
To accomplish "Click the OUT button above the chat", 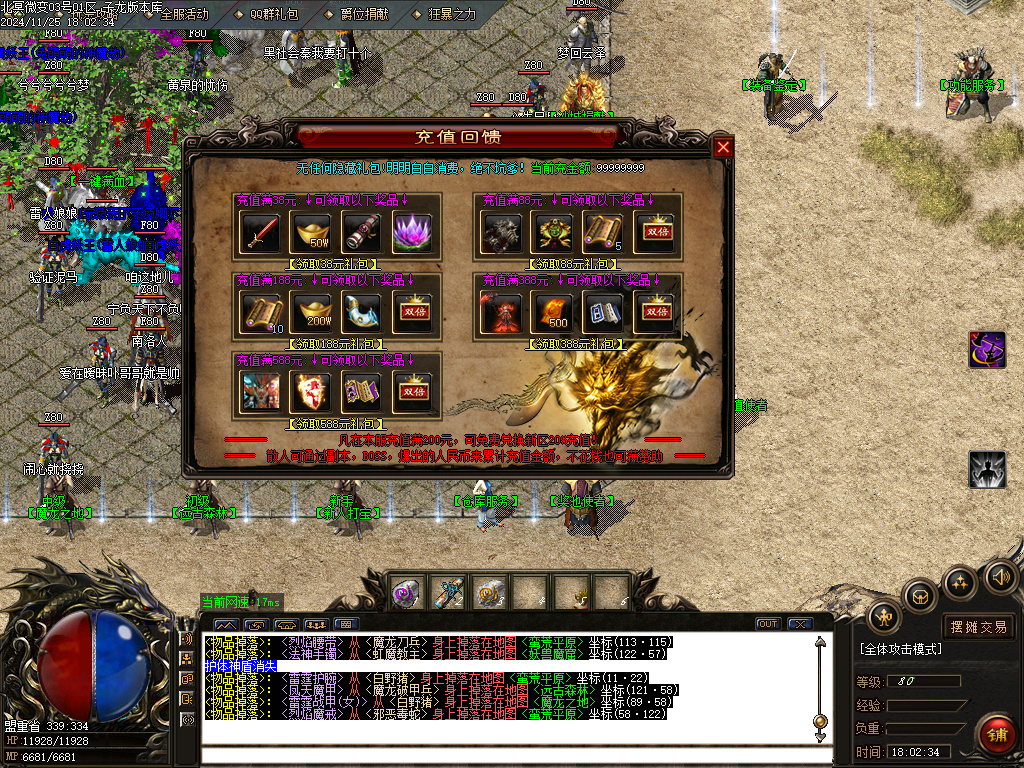I will click(x=768, y=624).
